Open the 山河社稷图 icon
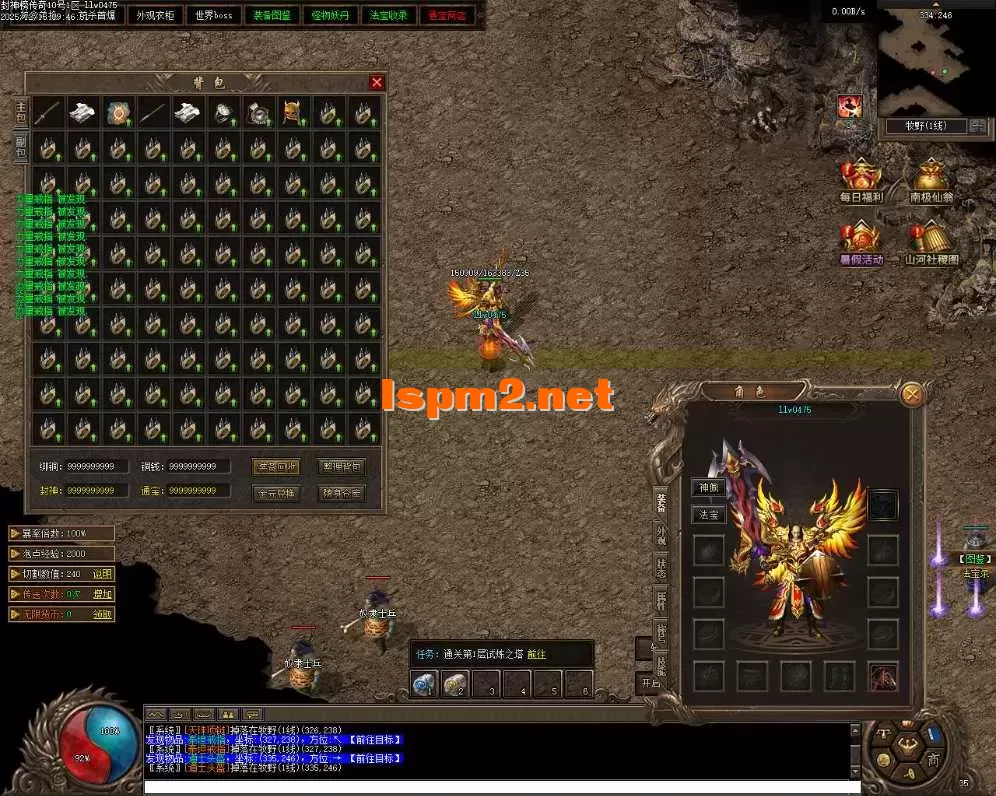This screenshot has height=796, width=996. coord(931,241)
